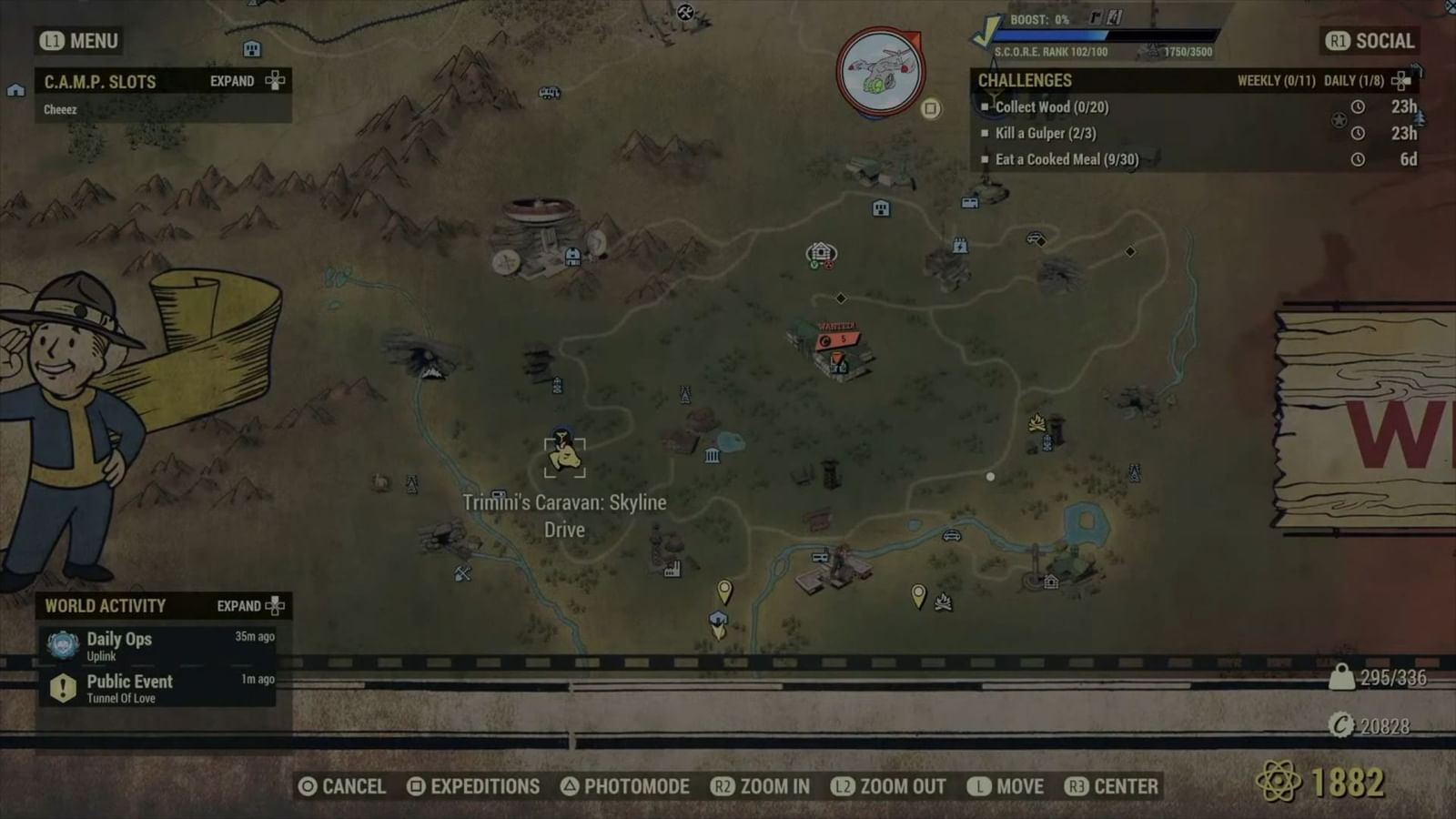The height and width of the screenshot is (819, 1456).
Task: Open the L1 Menu
Action: [x=77, y=41]
